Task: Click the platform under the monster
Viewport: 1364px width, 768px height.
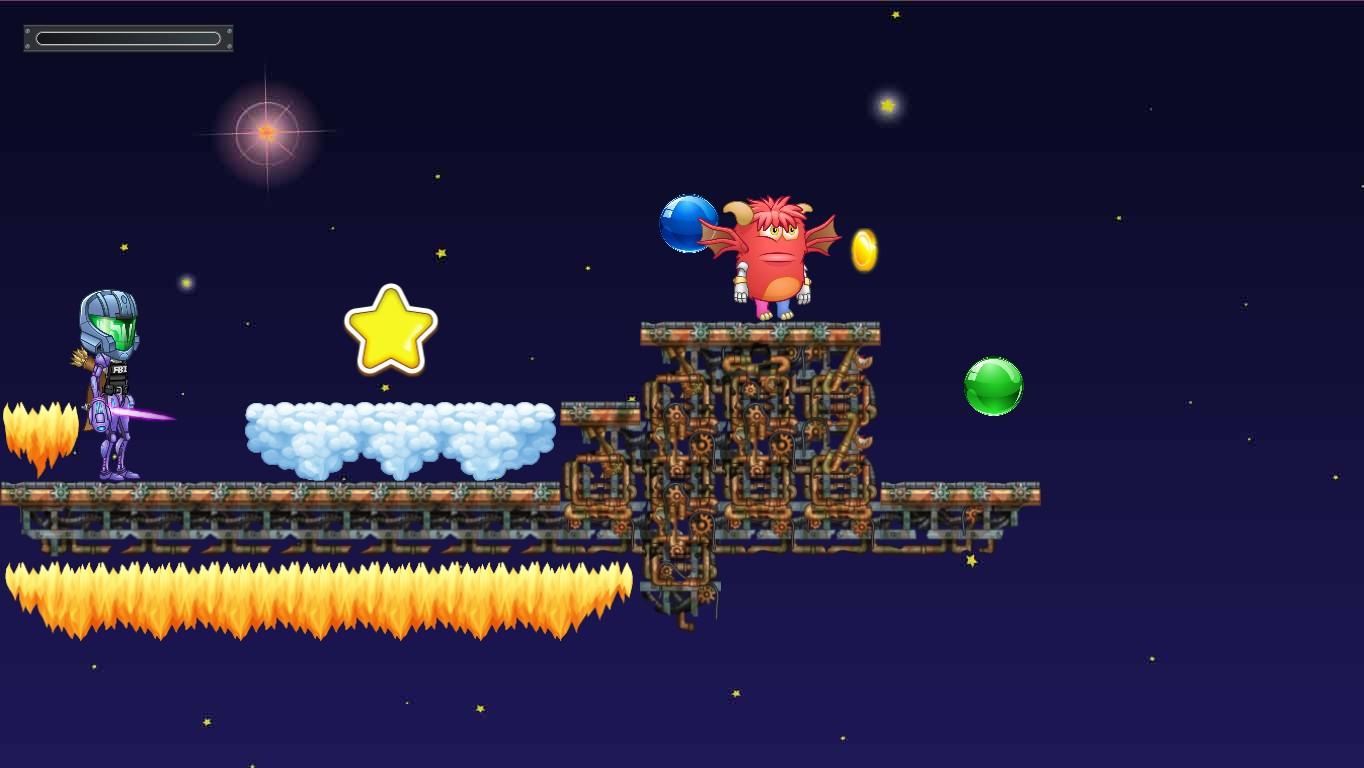Action: pos(760,333)
